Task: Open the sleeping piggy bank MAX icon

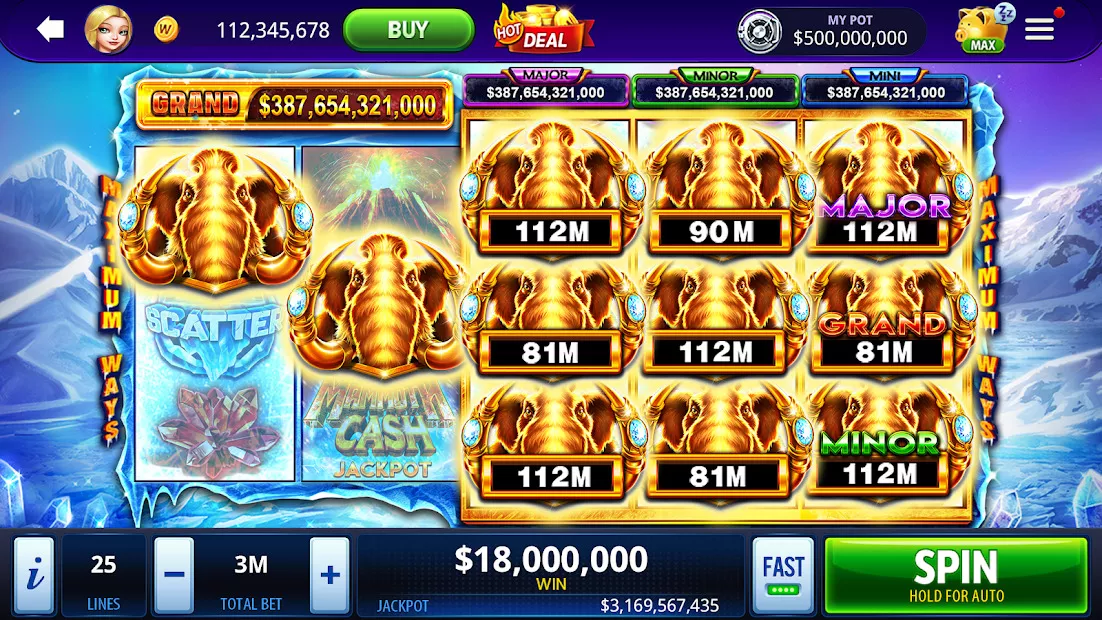Action: click(982, 30)
